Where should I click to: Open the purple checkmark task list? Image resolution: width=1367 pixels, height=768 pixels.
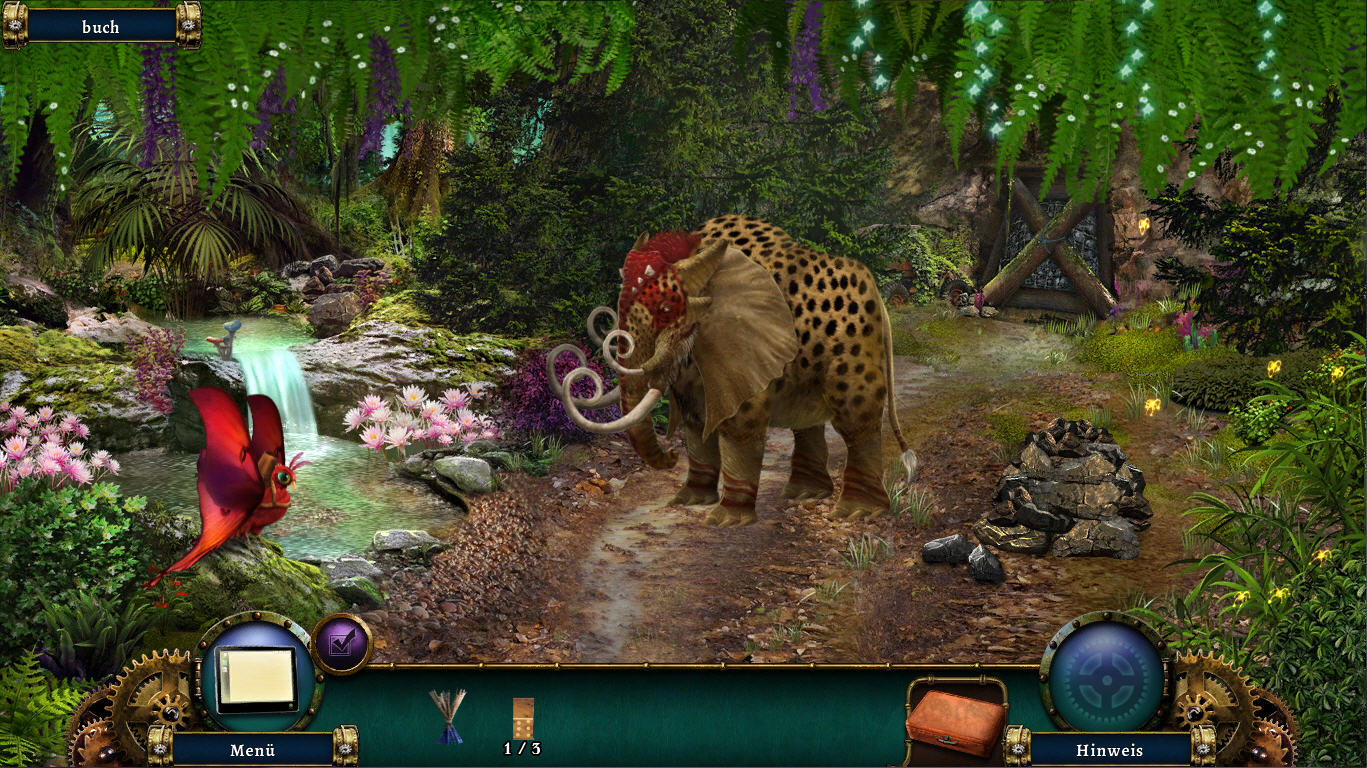[341, 645]
